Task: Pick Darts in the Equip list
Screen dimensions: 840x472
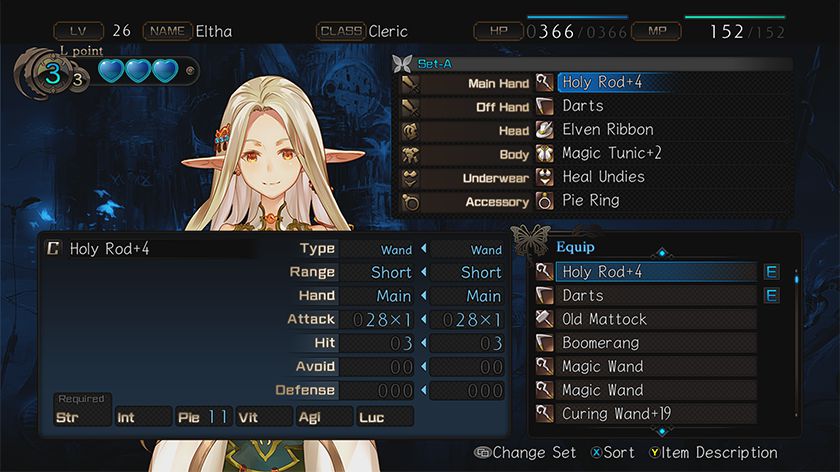Action: [x=645, y=296]
